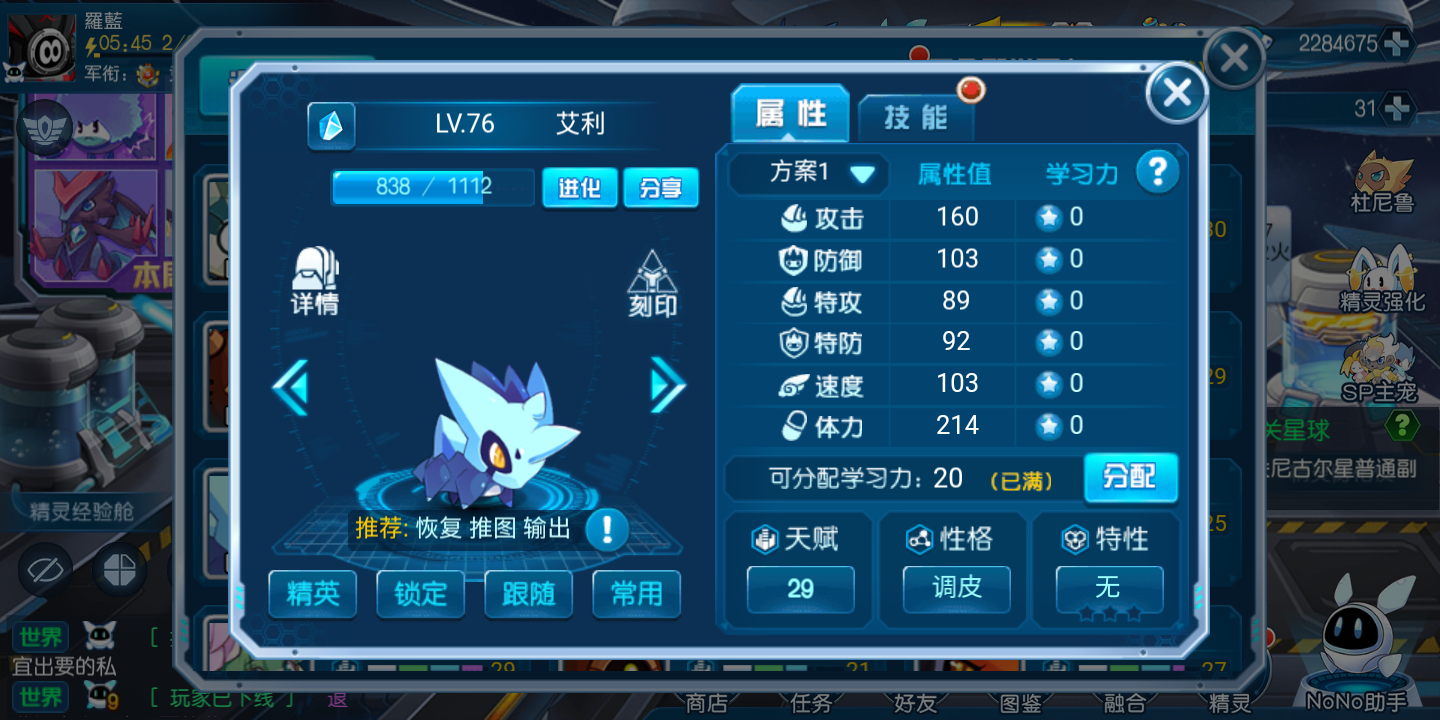1440x720 pixels.
Task: Click the recommendation exclamation info icon
Action: click(x=606, y=529)
